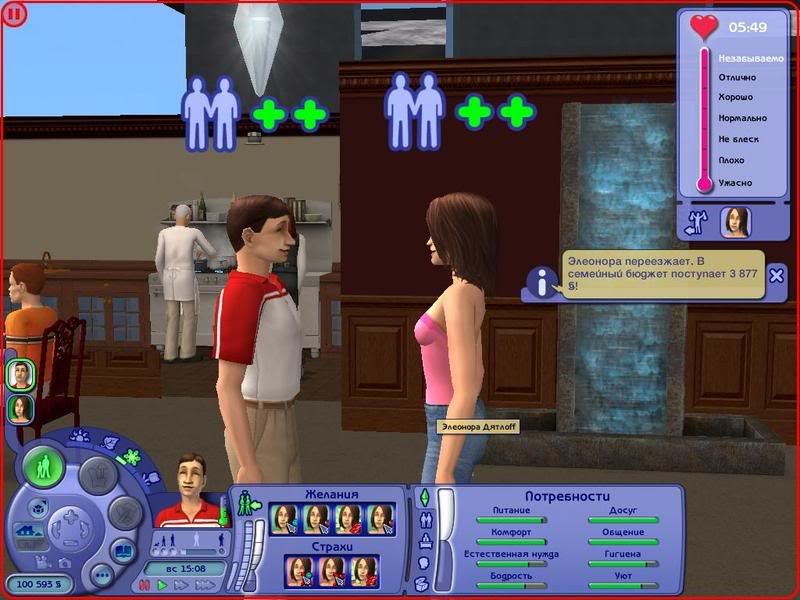Pause the game with red pause button

[x=147, y=584]
